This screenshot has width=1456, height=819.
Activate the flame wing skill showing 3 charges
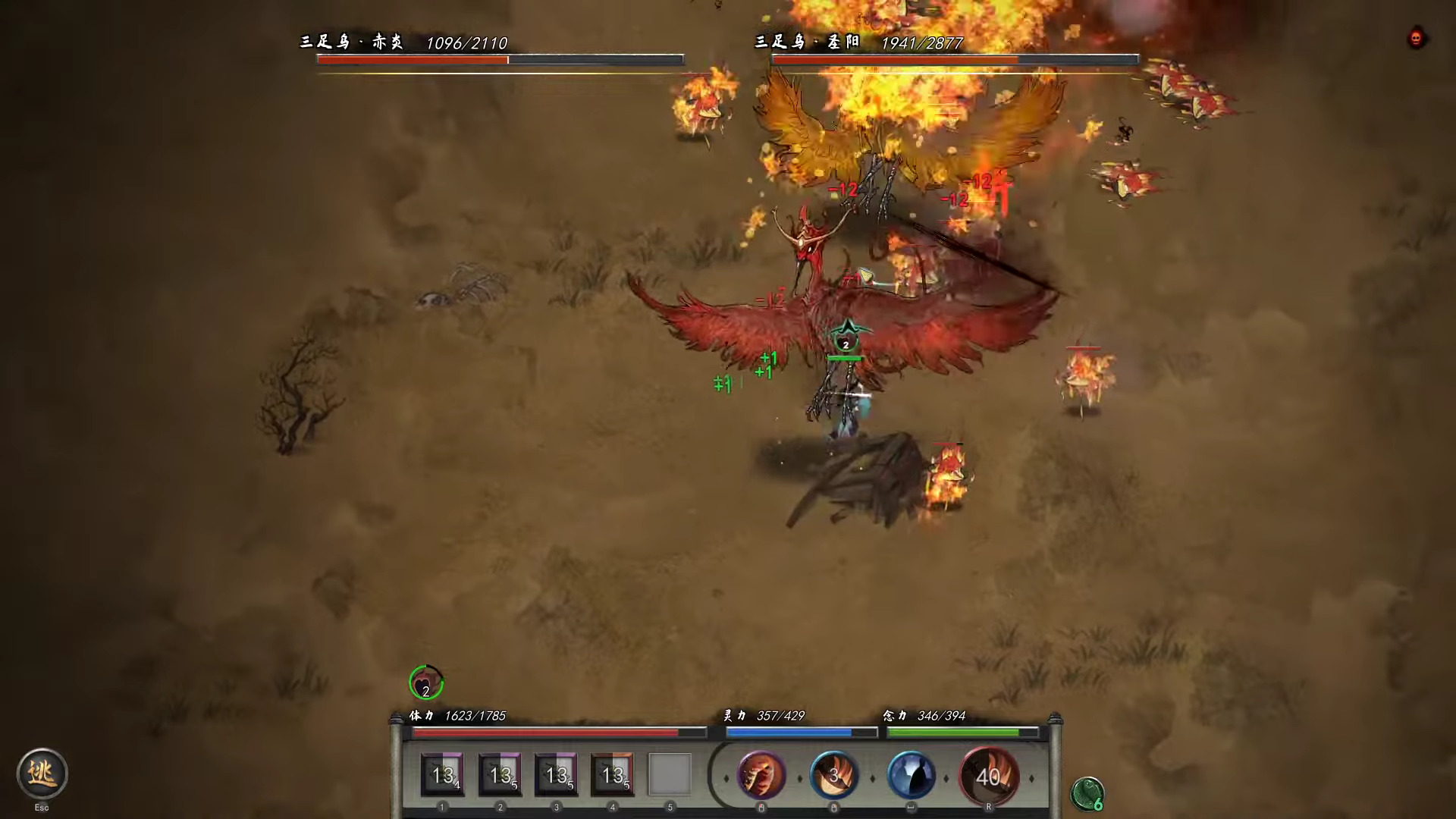[833, 776]
